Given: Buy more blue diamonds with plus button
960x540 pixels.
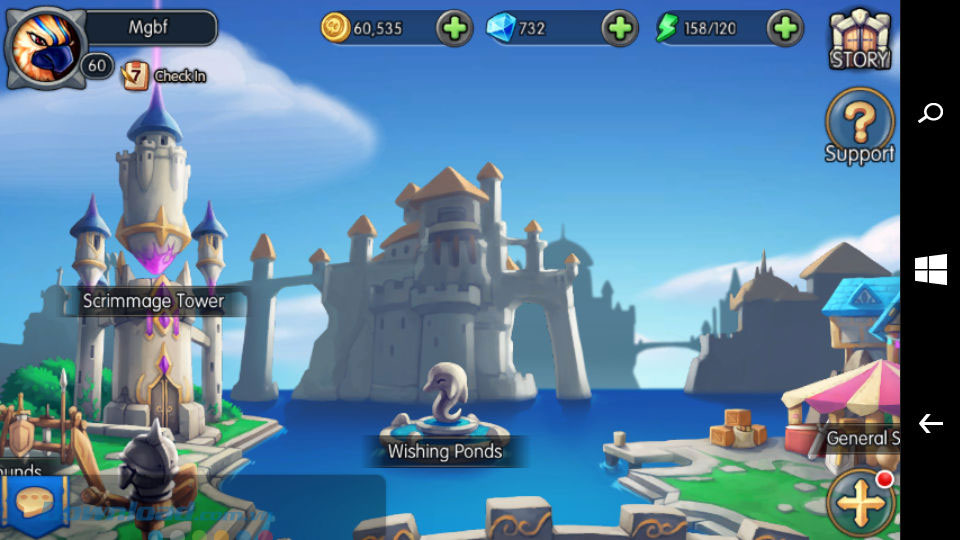Looking at the screenshot, I should point(619,28).
